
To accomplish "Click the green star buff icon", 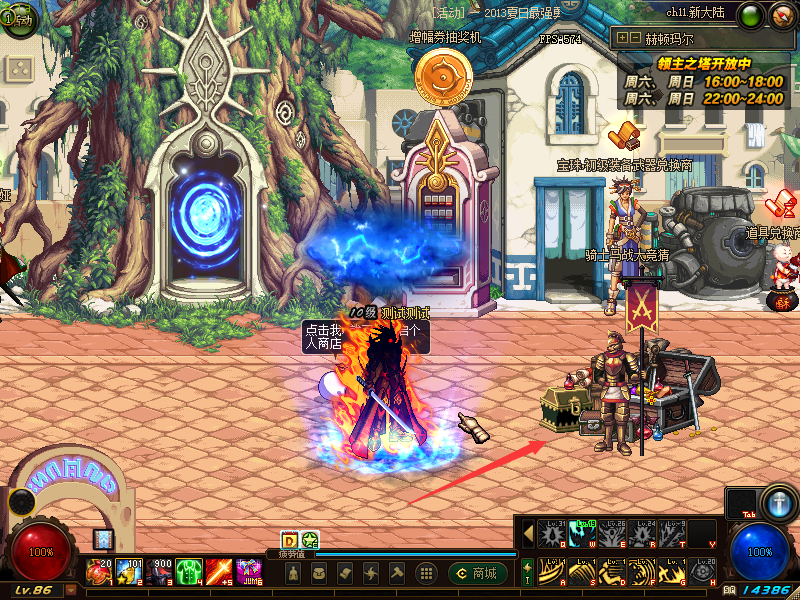I will click(309, 540).
